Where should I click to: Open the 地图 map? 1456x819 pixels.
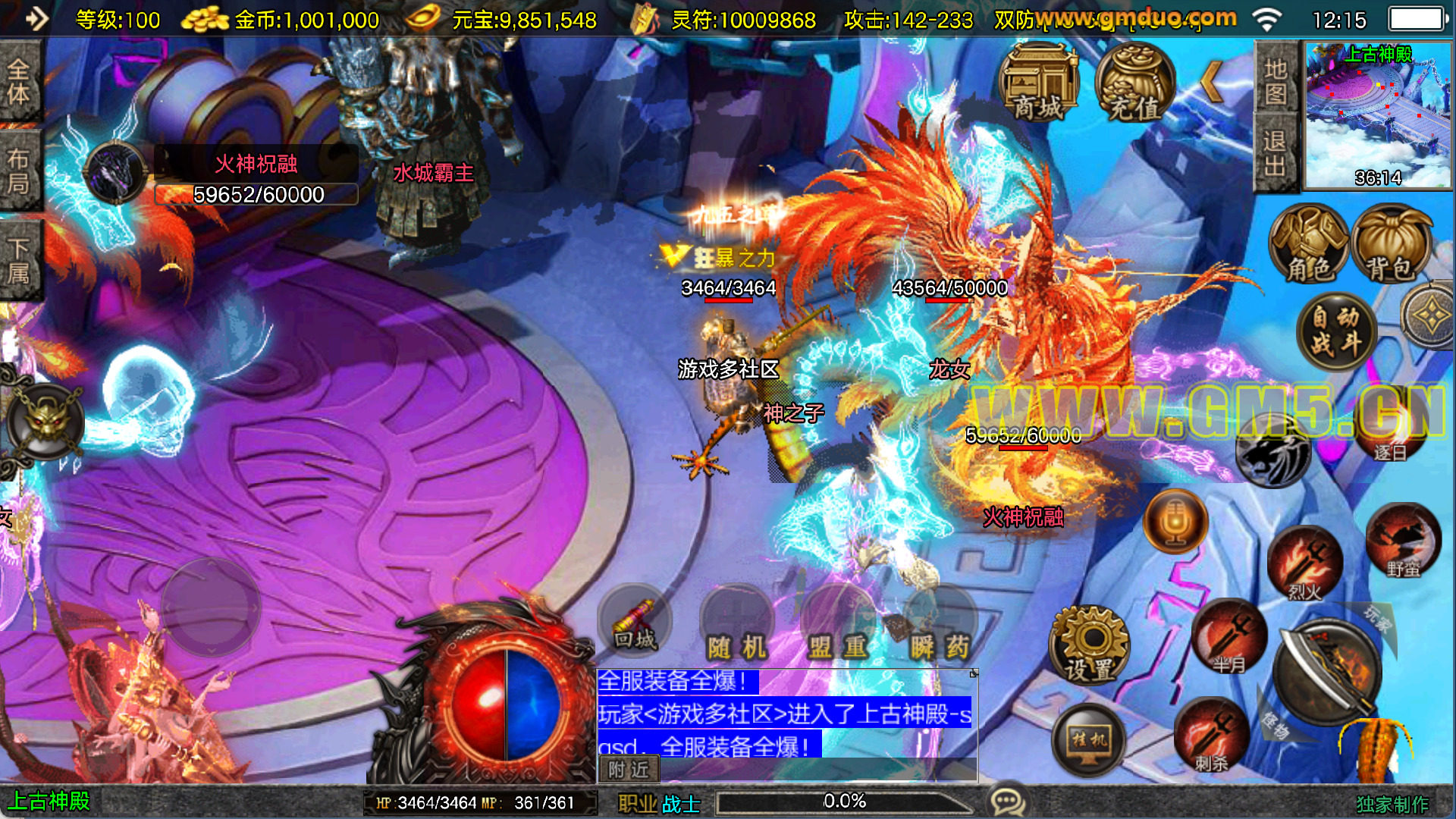point(1276,80)
